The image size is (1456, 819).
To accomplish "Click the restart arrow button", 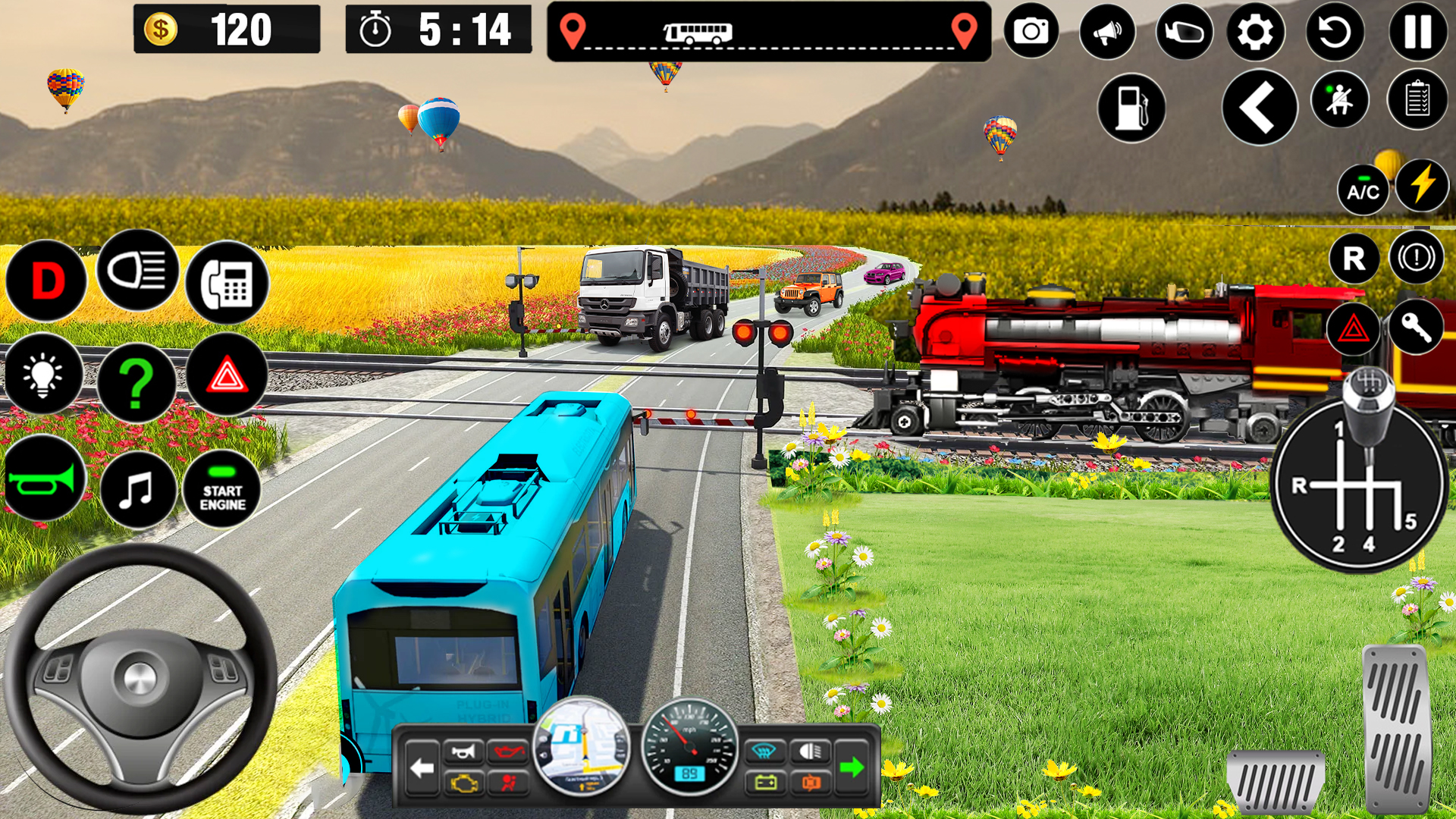I will point(1335,32).
